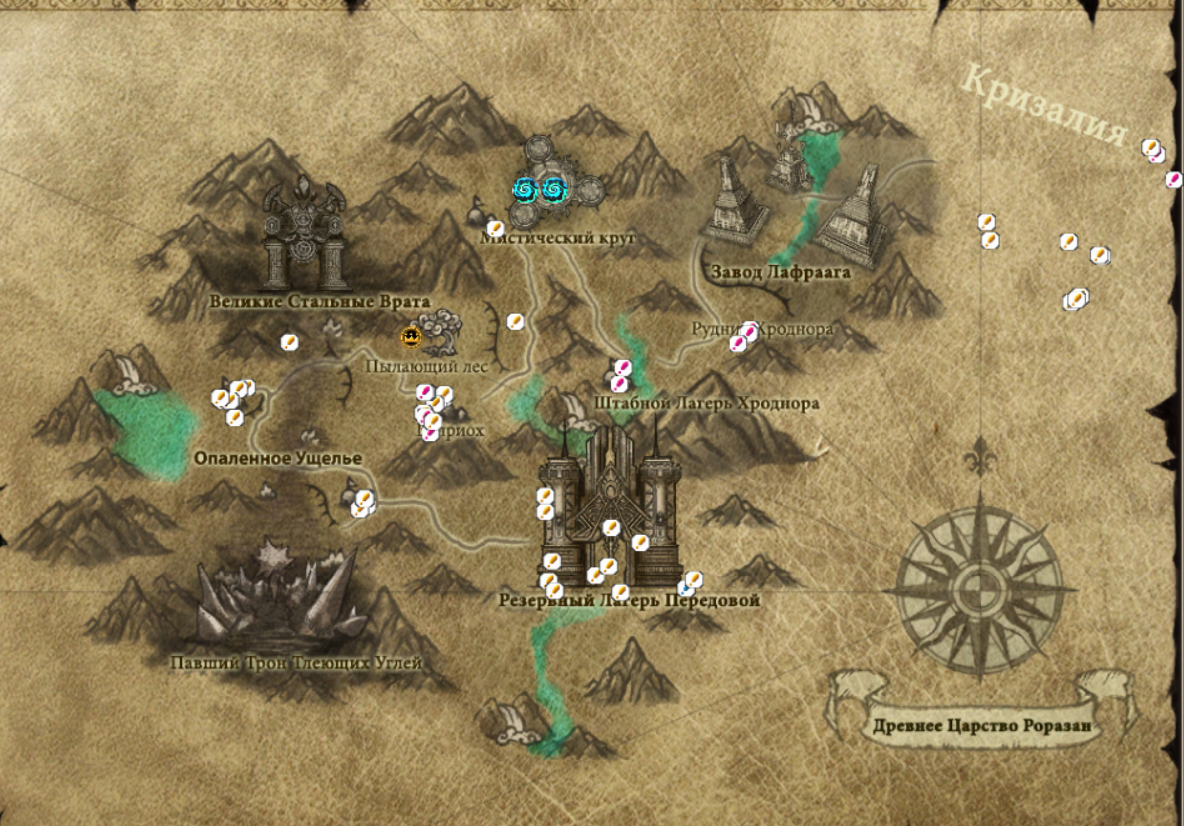Click the Опаленное Ущелье location label

coord(277,458)
